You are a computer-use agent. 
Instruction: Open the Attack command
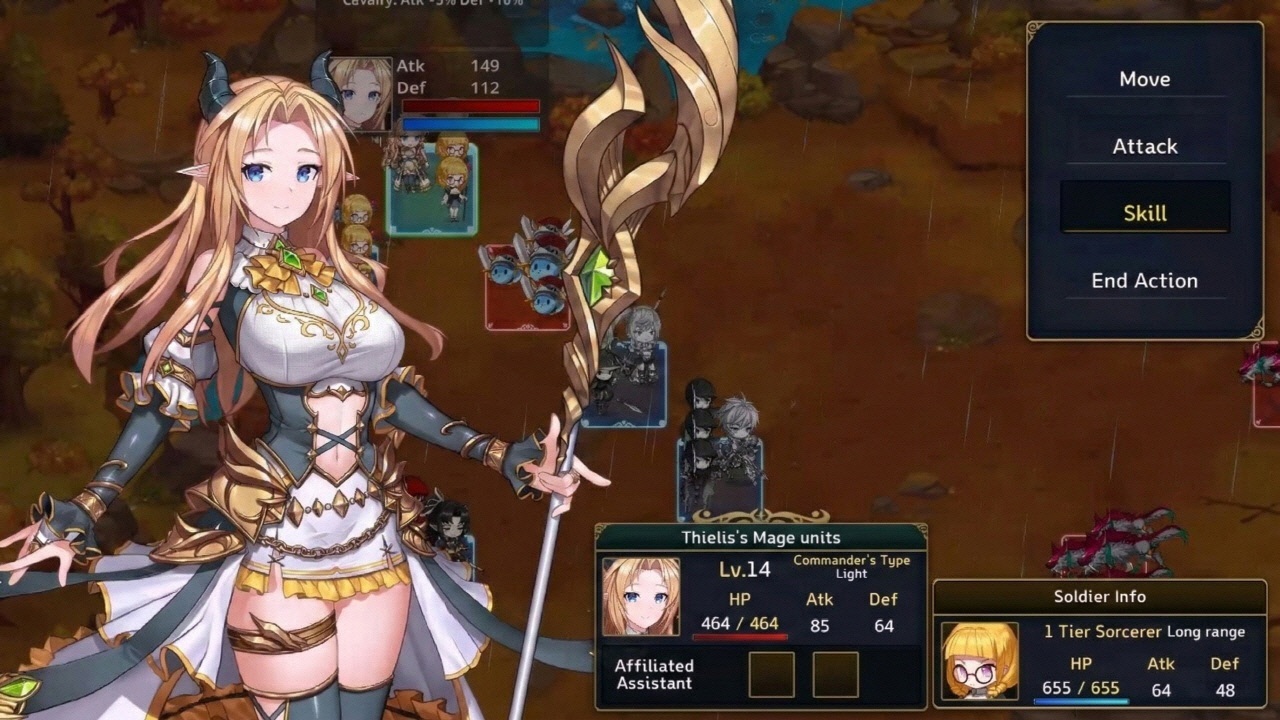coord(1146,146)
